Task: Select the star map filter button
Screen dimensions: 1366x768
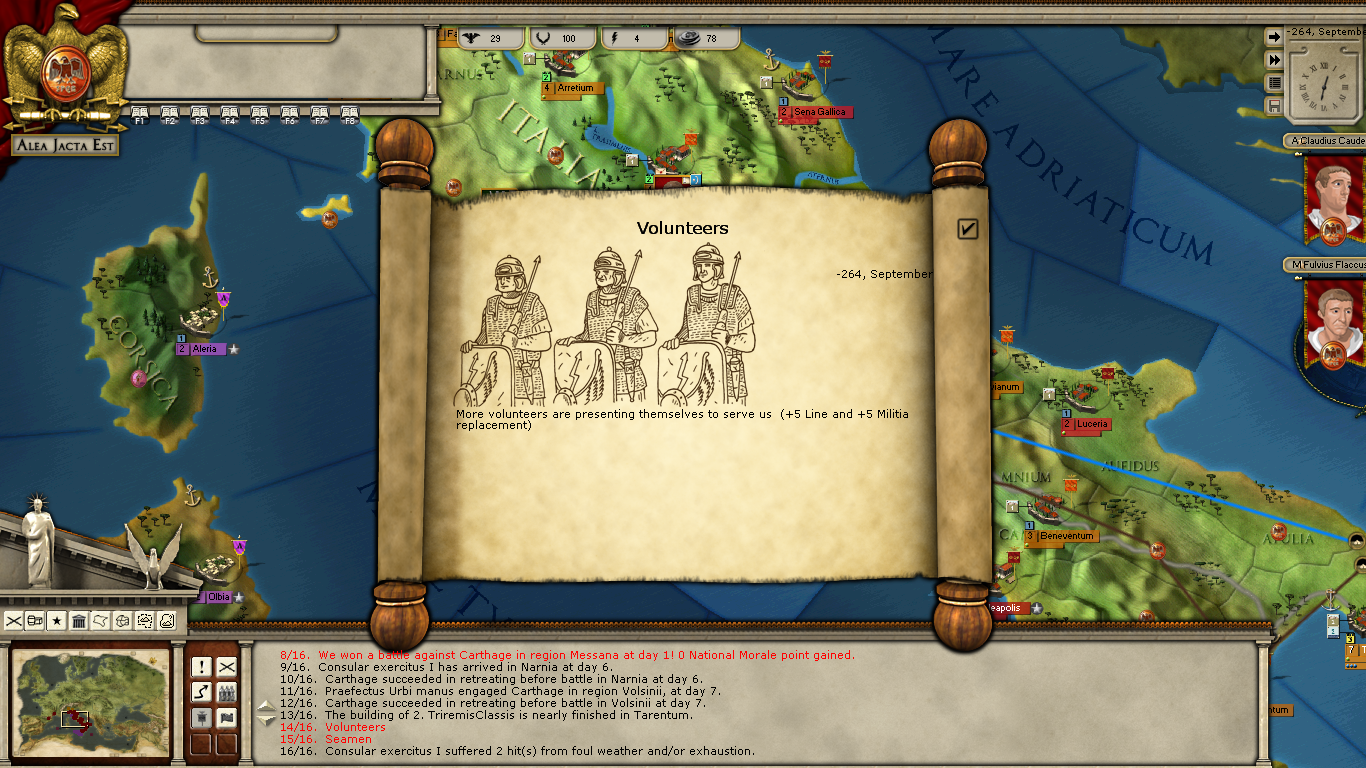Action: click(x=57, y=621)
